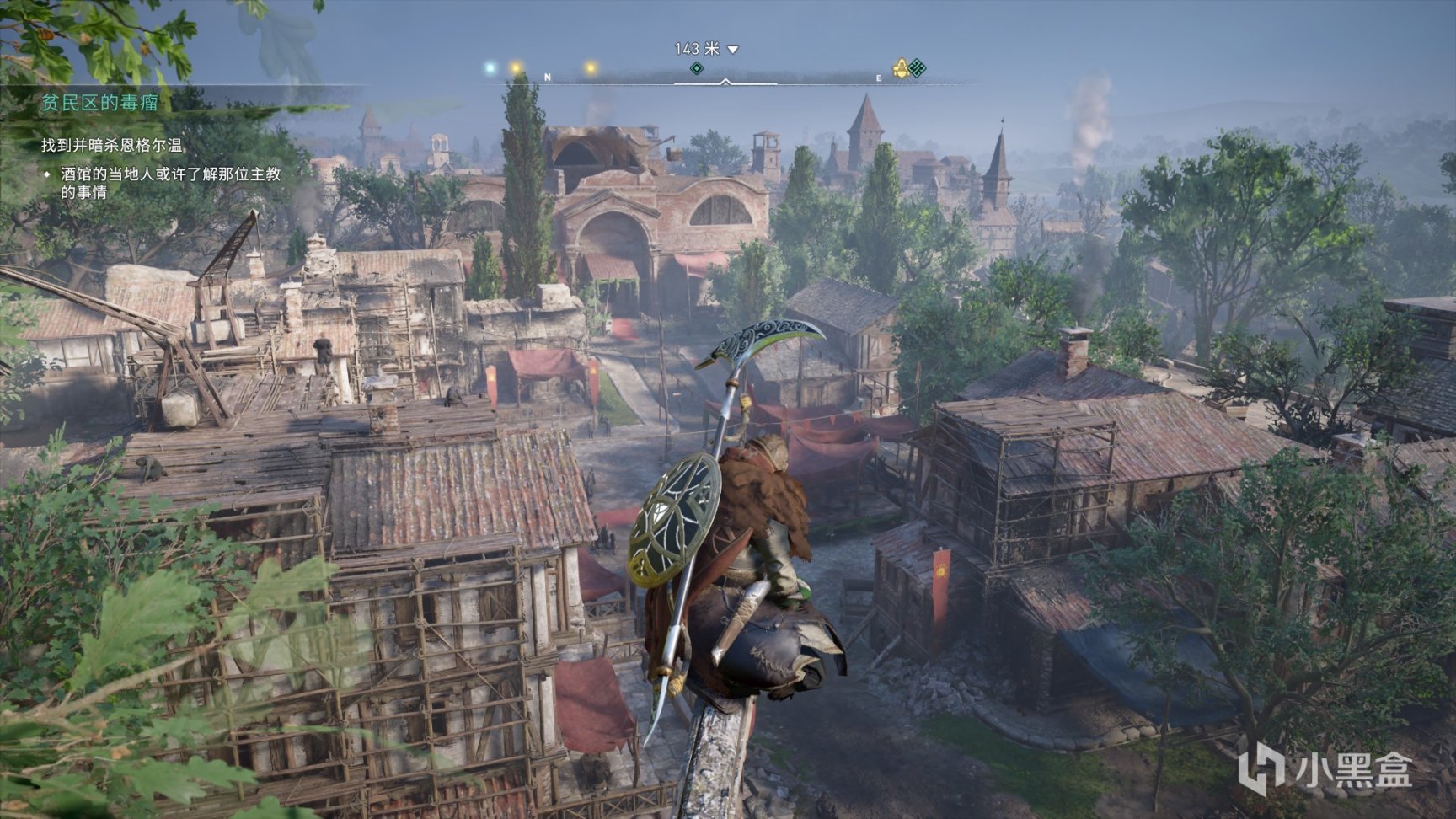
Task: Click the white glowing dot on the compass
Action: pos(490,67)
